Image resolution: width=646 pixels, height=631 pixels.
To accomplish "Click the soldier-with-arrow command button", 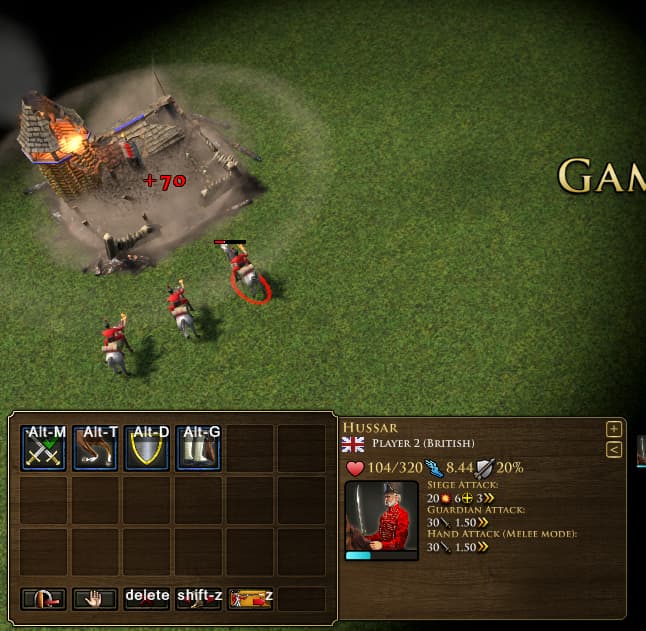I will [x=250, y=598].
